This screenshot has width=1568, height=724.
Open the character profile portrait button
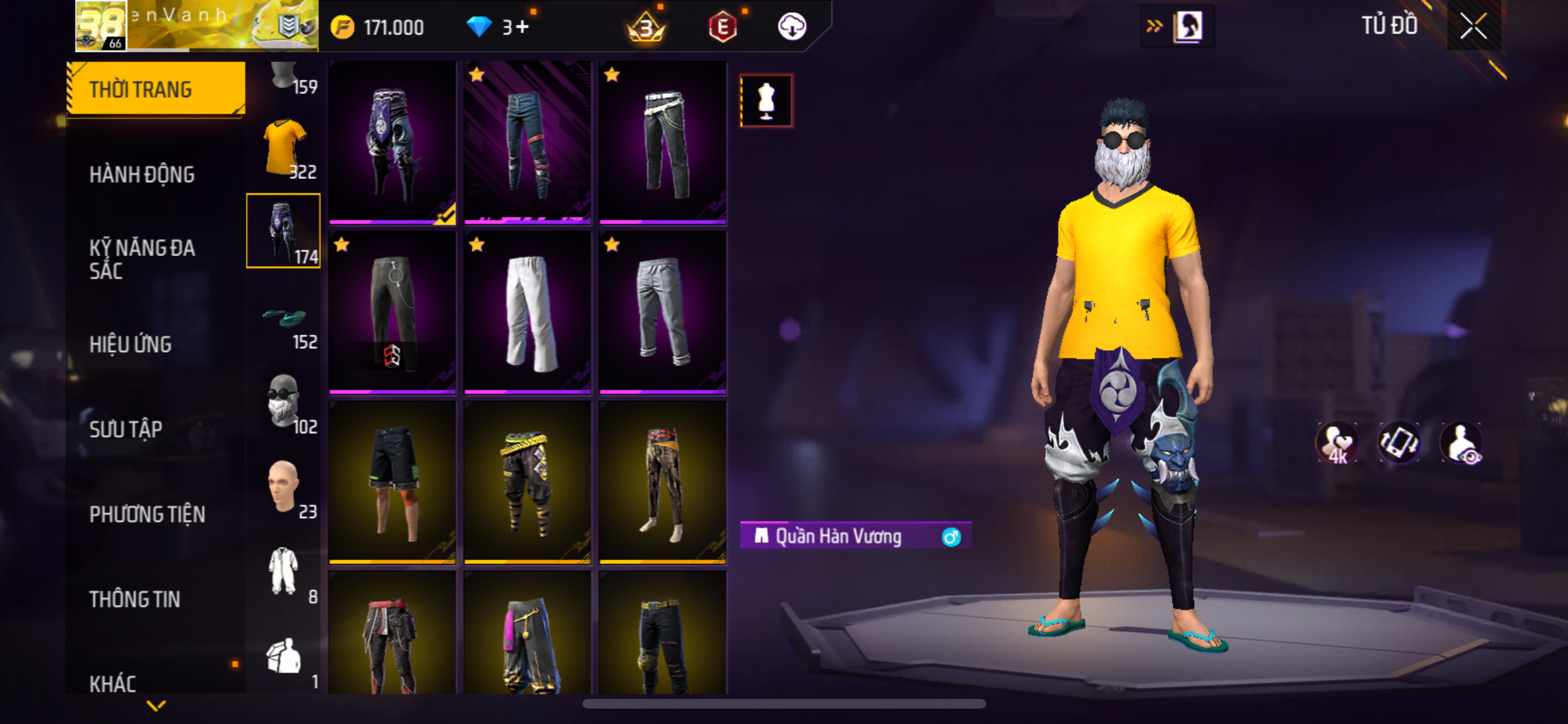(1188, 26)
